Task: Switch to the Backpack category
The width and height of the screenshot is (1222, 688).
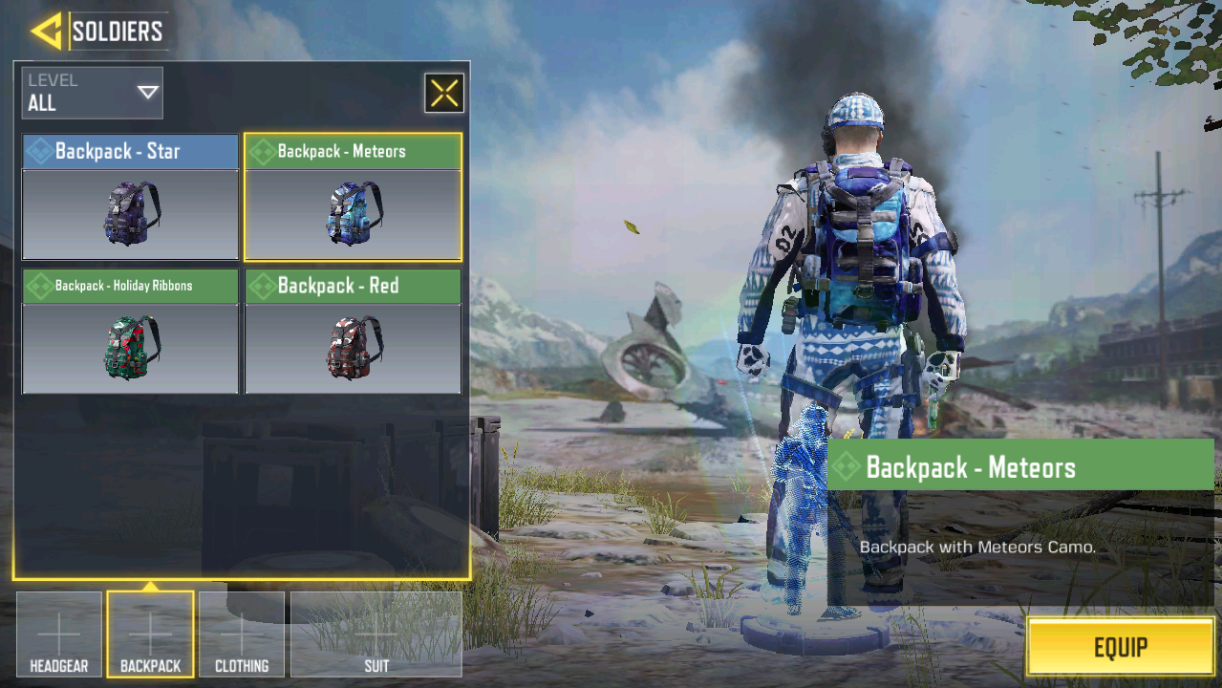Action: click(150, 634)
